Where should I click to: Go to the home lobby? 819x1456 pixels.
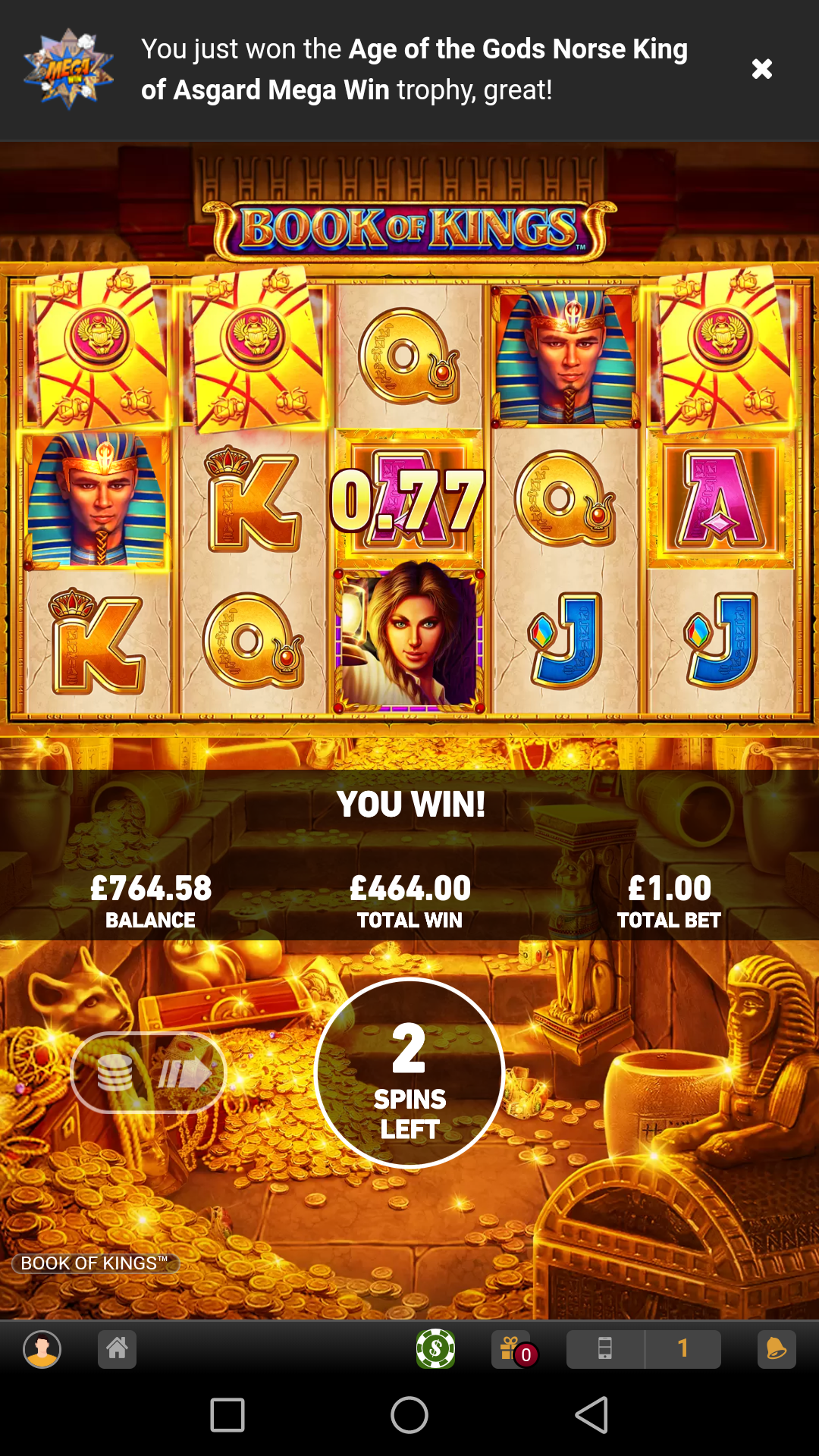[x=117, y=1349]
